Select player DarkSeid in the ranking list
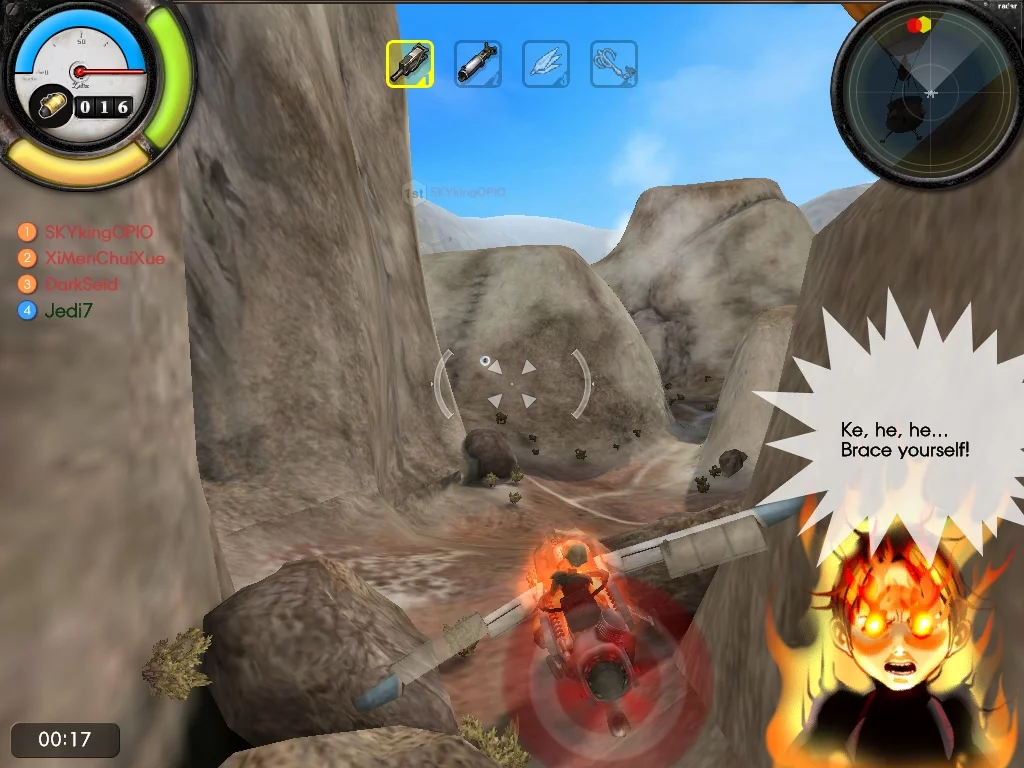The height and width of the screenshot is (768, 1024). coord(81,284)
